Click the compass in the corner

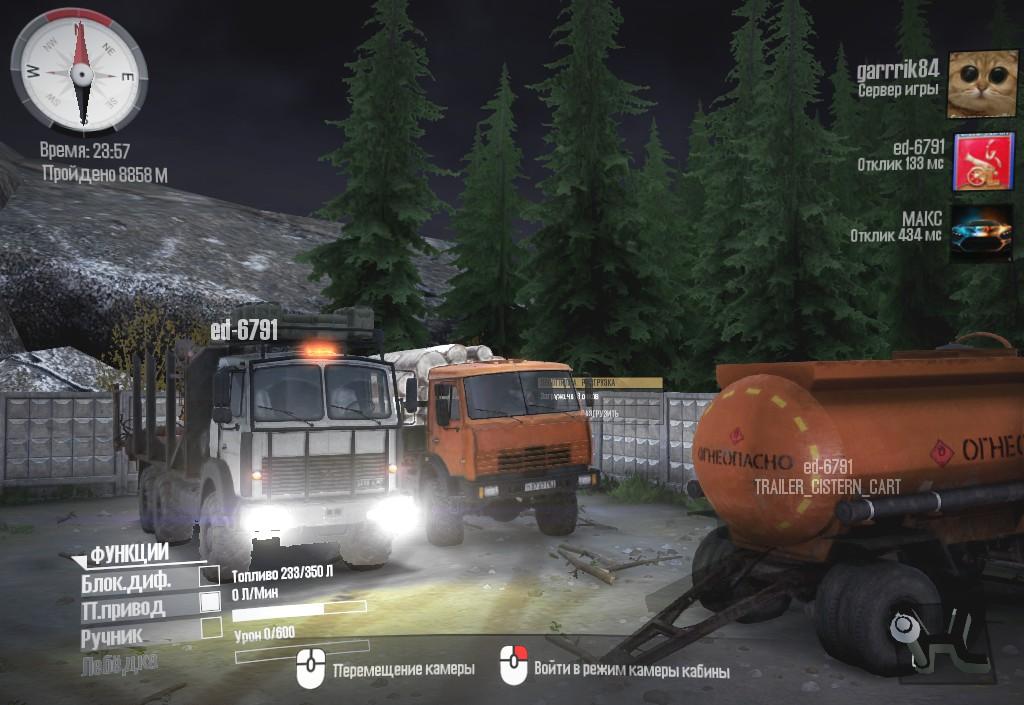click(x=79, y=71)
